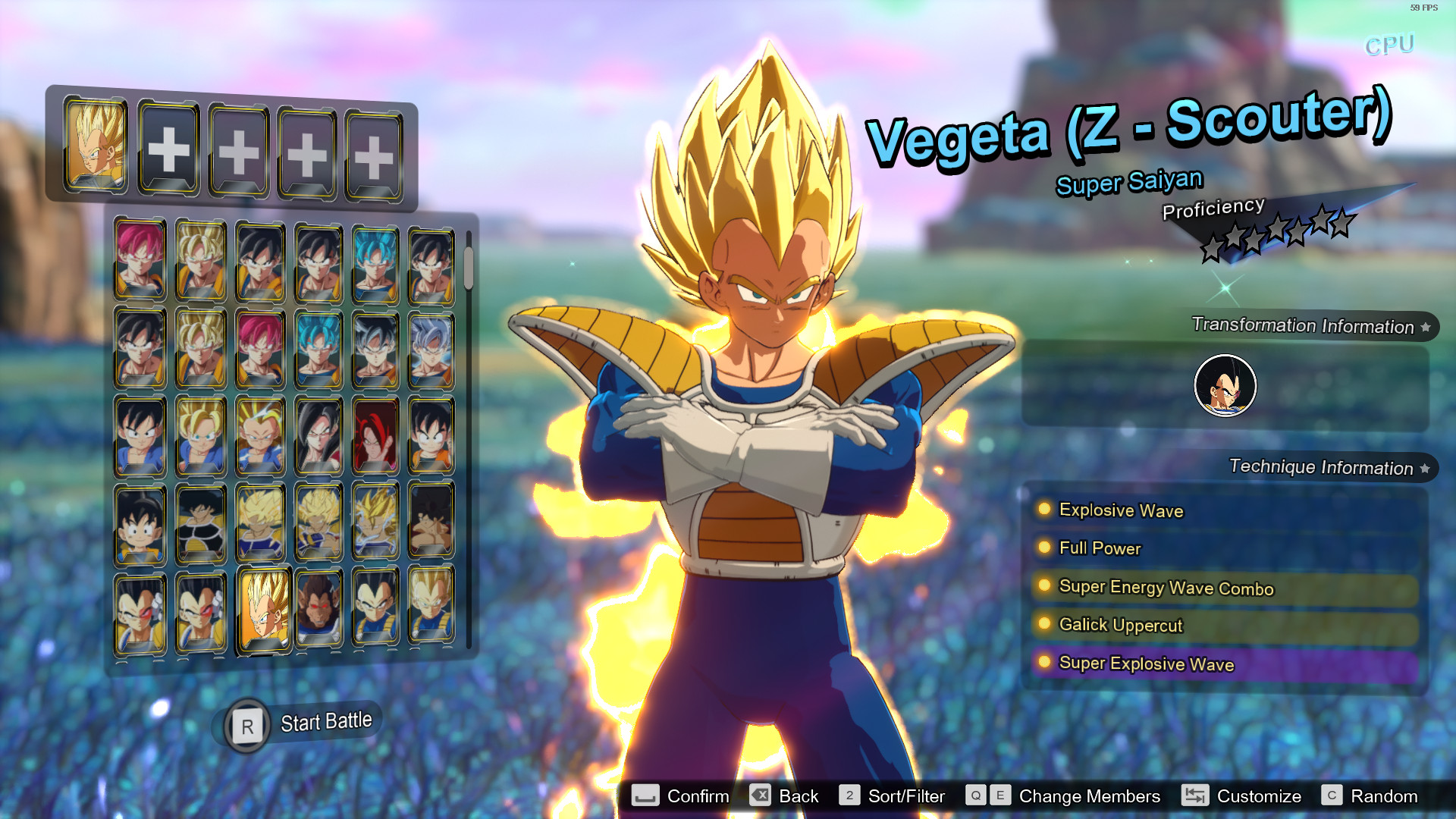Image resolution: width=1456 pixels, height=819 pixels.
Task: Switch to the CPU side
Action: 1389,45
